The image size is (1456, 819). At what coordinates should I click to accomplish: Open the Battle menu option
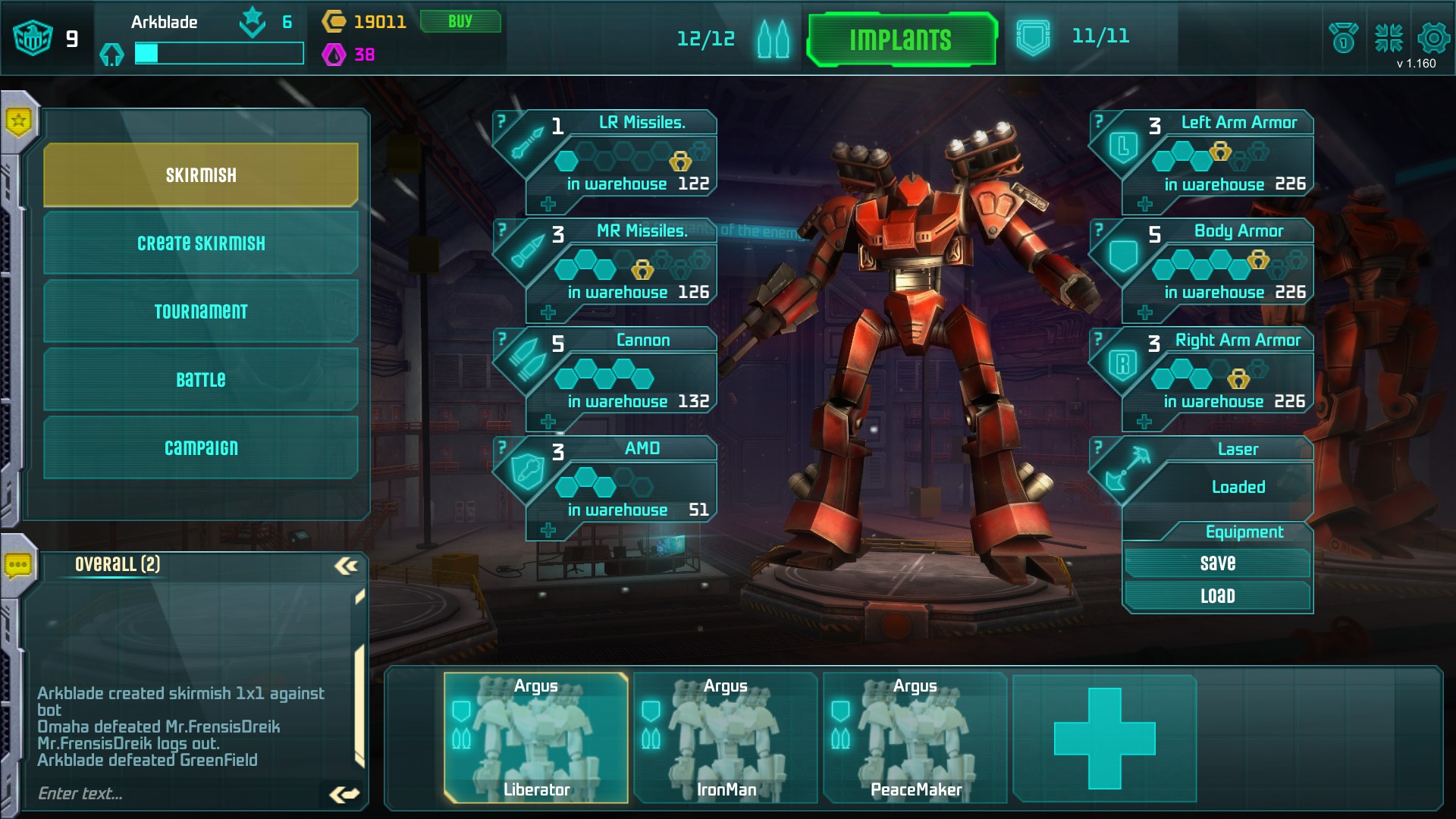(201, 379)
